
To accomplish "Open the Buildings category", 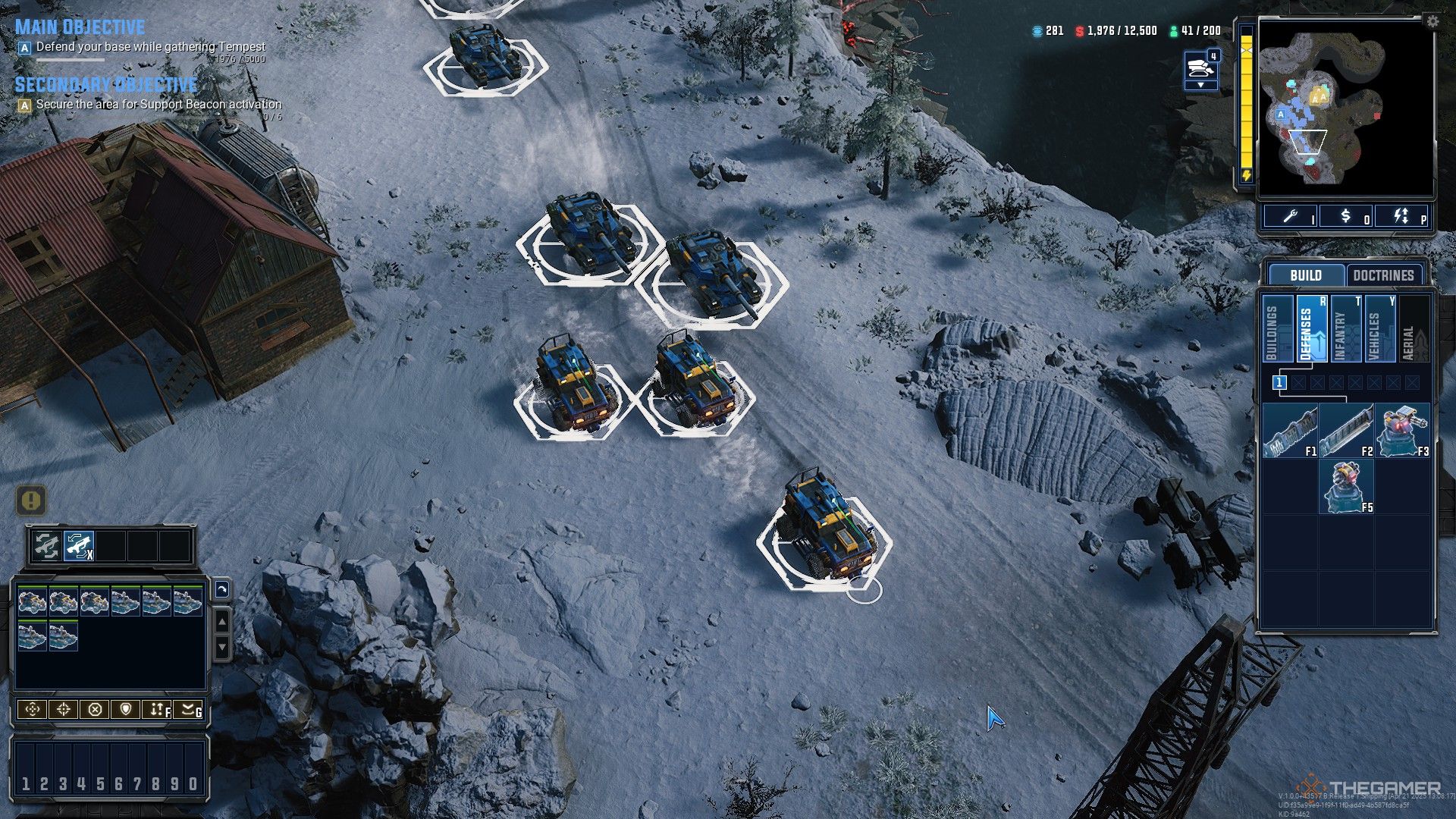I will pos(1277,329).
